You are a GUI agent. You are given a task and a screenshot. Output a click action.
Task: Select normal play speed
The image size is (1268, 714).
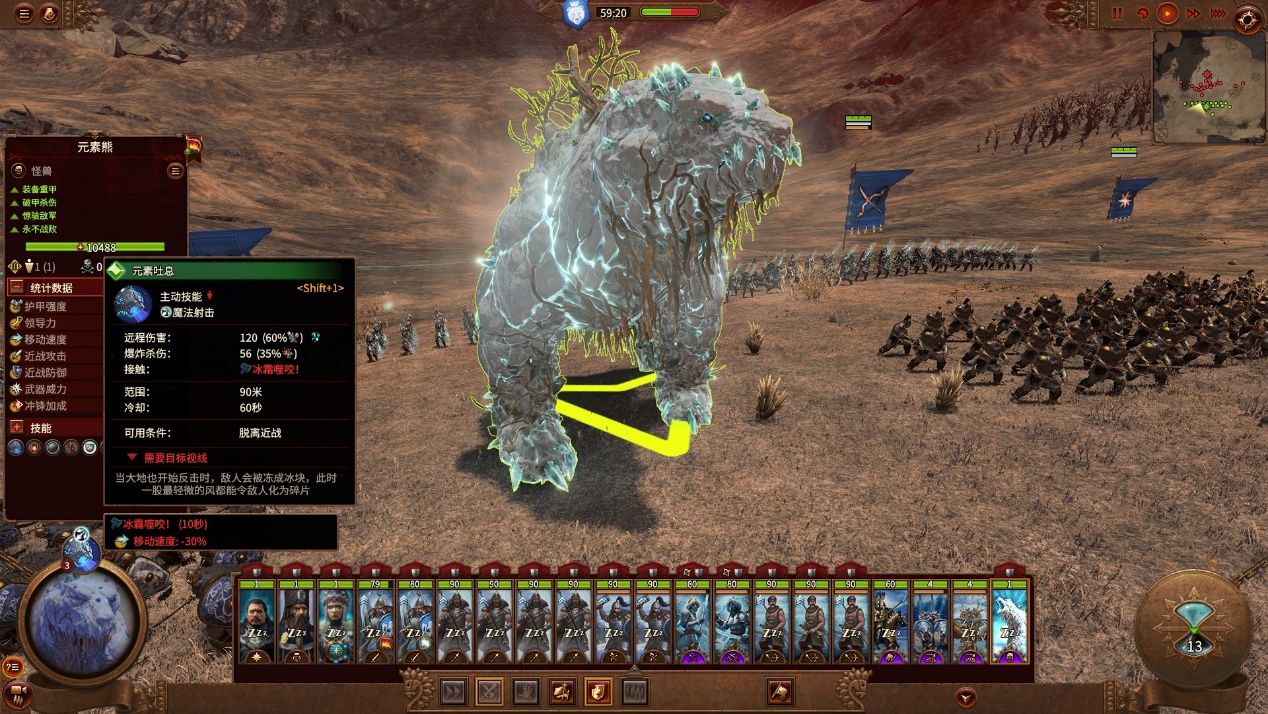pyautogui.click(x=1167, y=14)
